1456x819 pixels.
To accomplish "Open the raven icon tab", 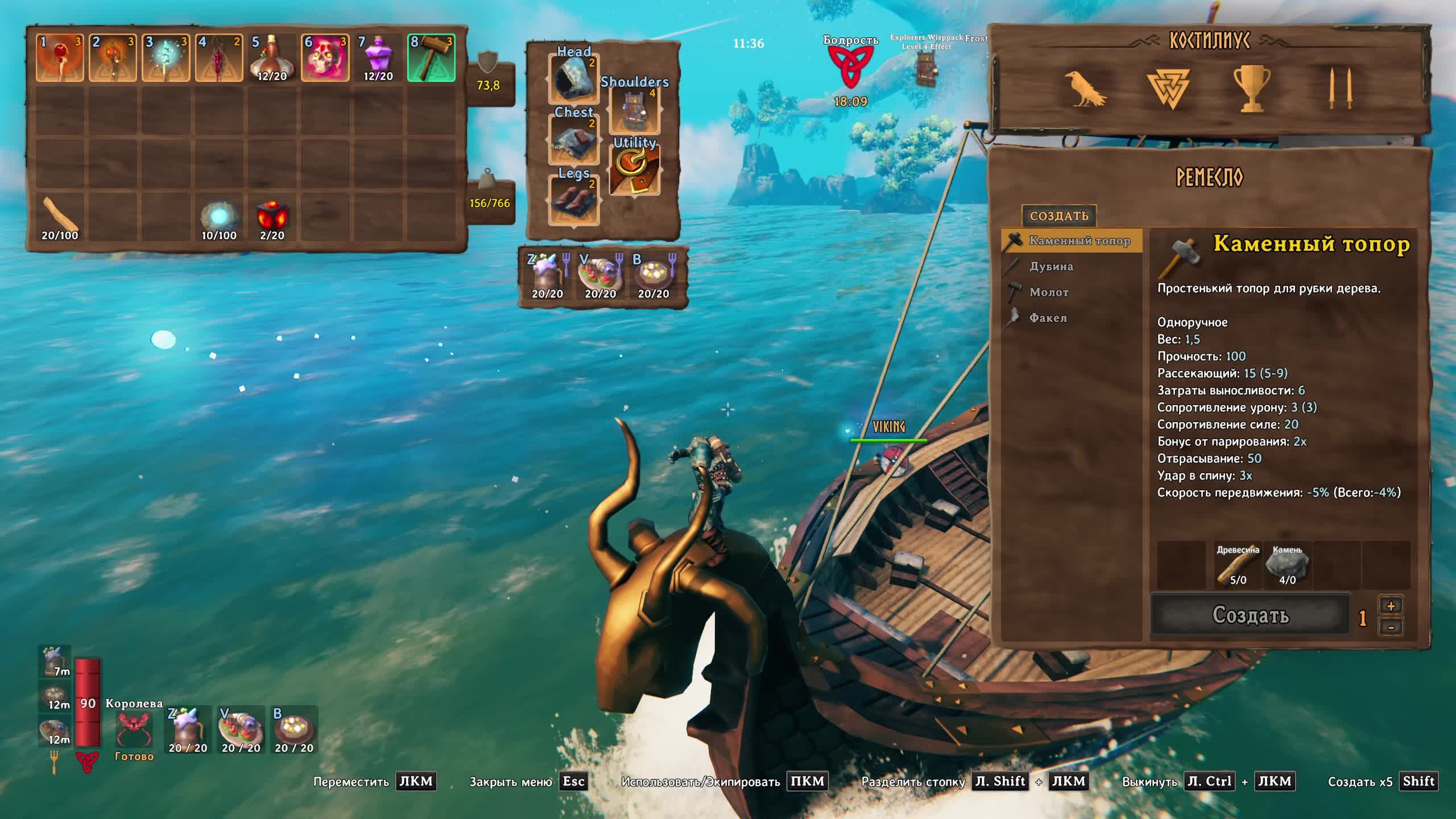I will pyautogui.click(x=1085, y=89).
